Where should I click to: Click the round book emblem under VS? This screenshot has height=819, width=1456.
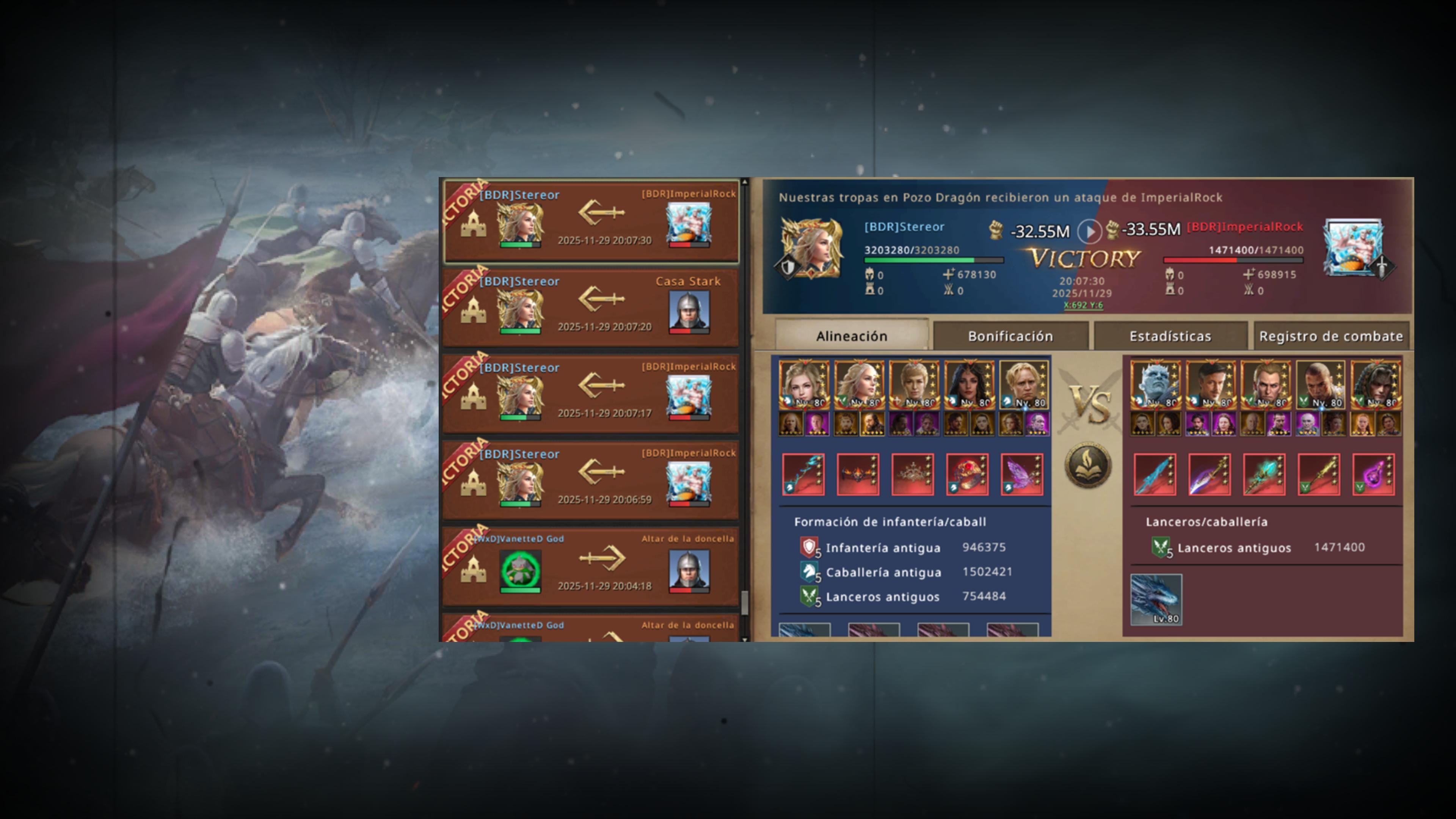1088,465
